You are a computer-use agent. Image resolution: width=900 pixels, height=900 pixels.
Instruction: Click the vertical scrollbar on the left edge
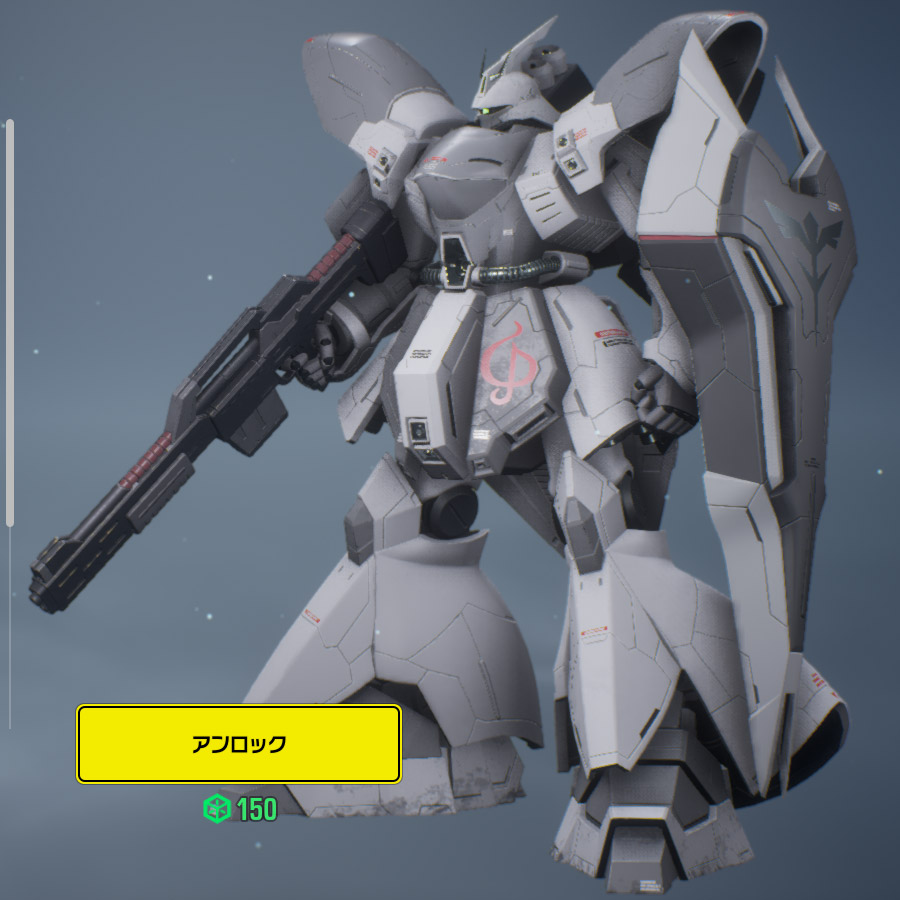click(x=10, y=322)
